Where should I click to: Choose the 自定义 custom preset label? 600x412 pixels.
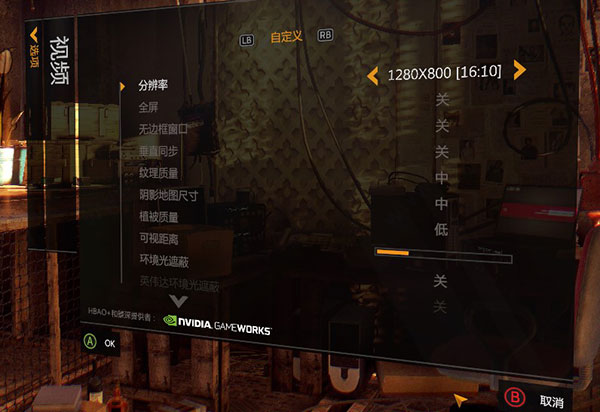tap(286, 37)
